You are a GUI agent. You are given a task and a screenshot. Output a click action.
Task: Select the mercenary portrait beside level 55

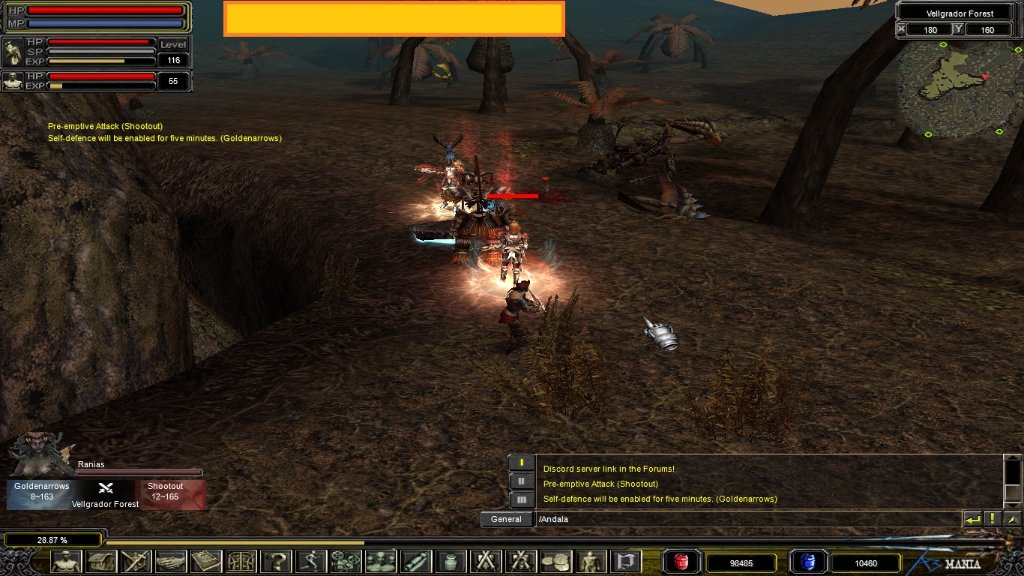(x=13, y=81)
